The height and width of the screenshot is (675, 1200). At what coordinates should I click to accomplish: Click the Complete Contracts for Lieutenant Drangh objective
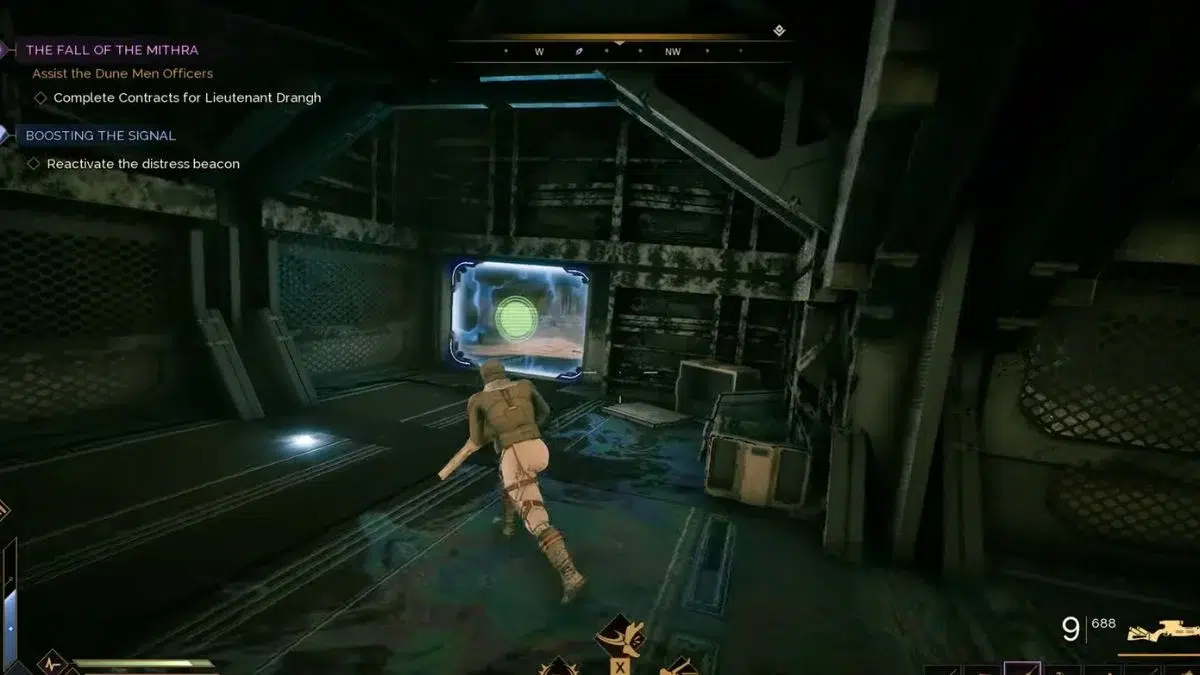187,98
